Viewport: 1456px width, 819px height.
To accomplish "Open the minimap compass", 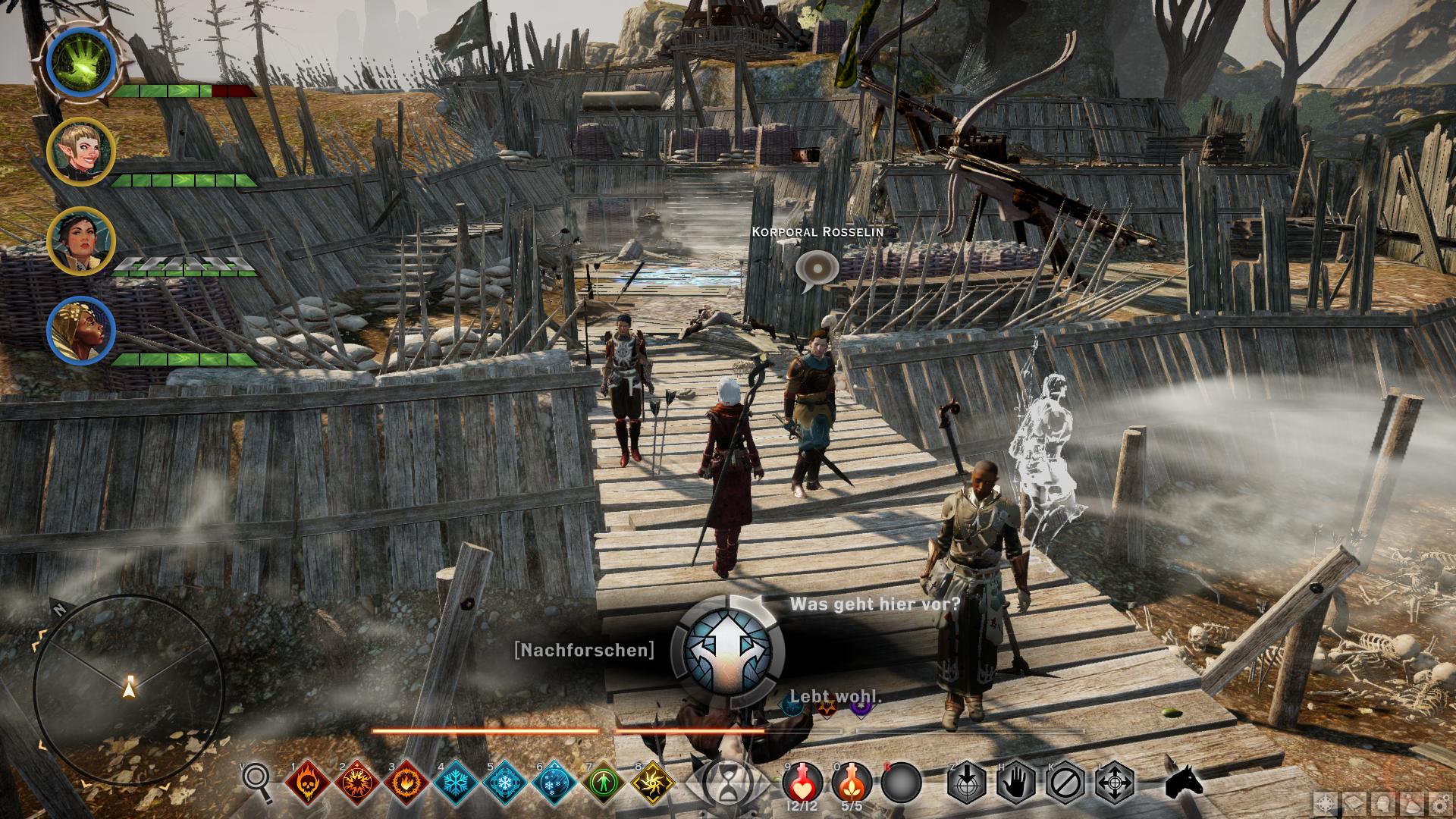I will (x=129, y=687).
